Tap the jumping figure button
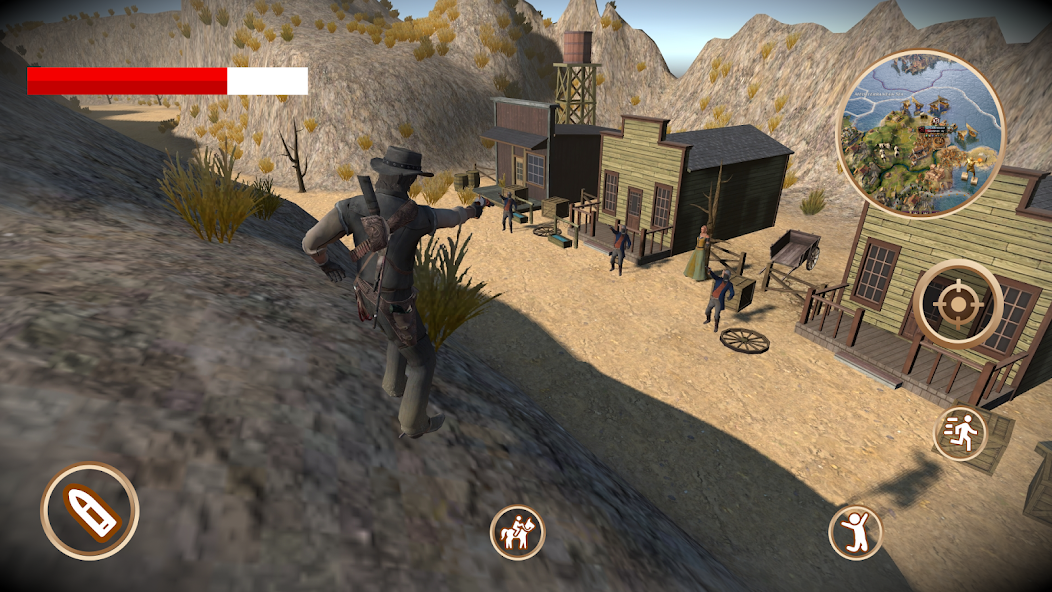Viewport: 1052px width, 592px height. click(x=856, y=532)
